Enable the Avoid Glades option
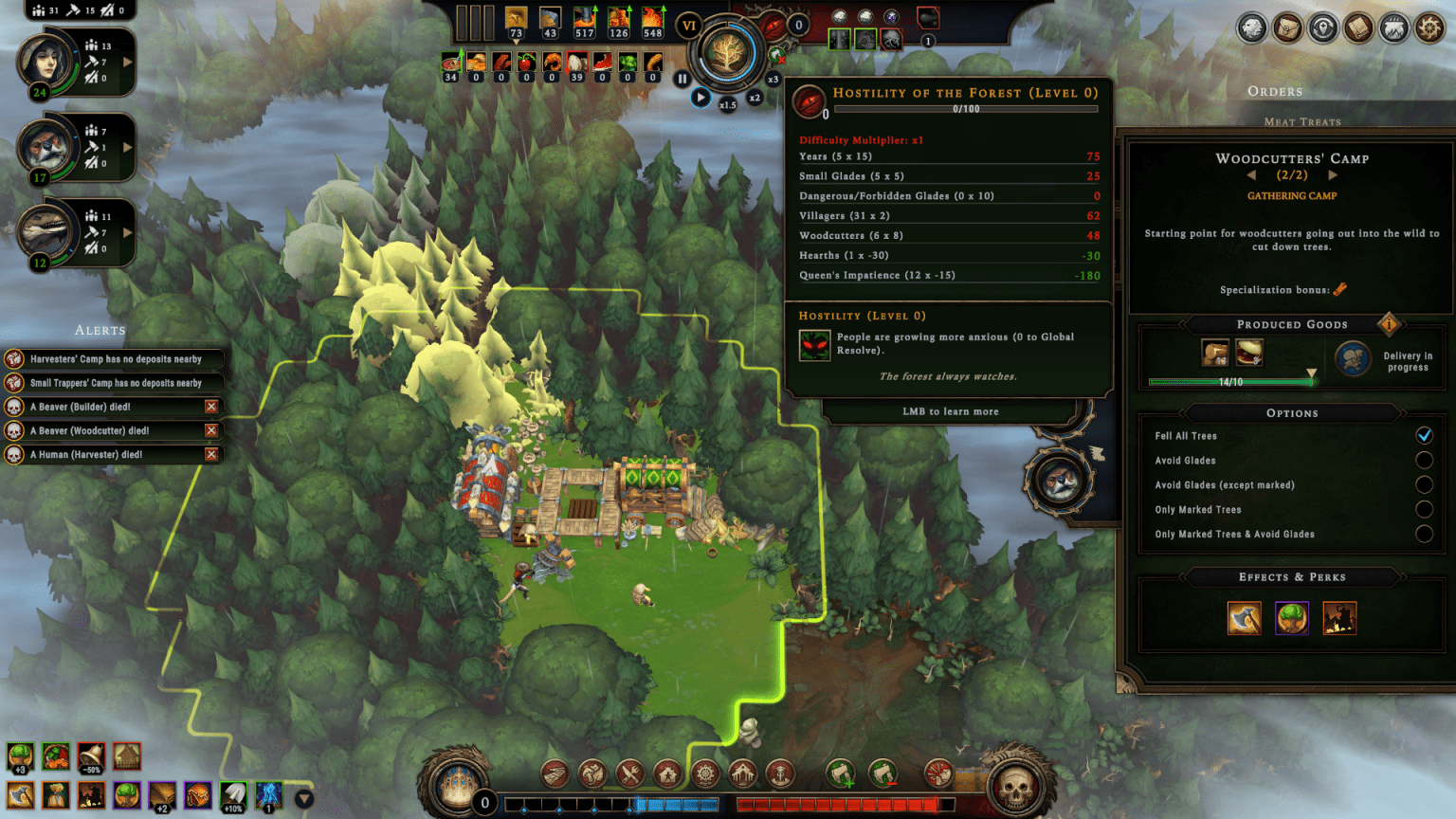1456x819 pixels. pyautogui.click(x=1424, y=460)
